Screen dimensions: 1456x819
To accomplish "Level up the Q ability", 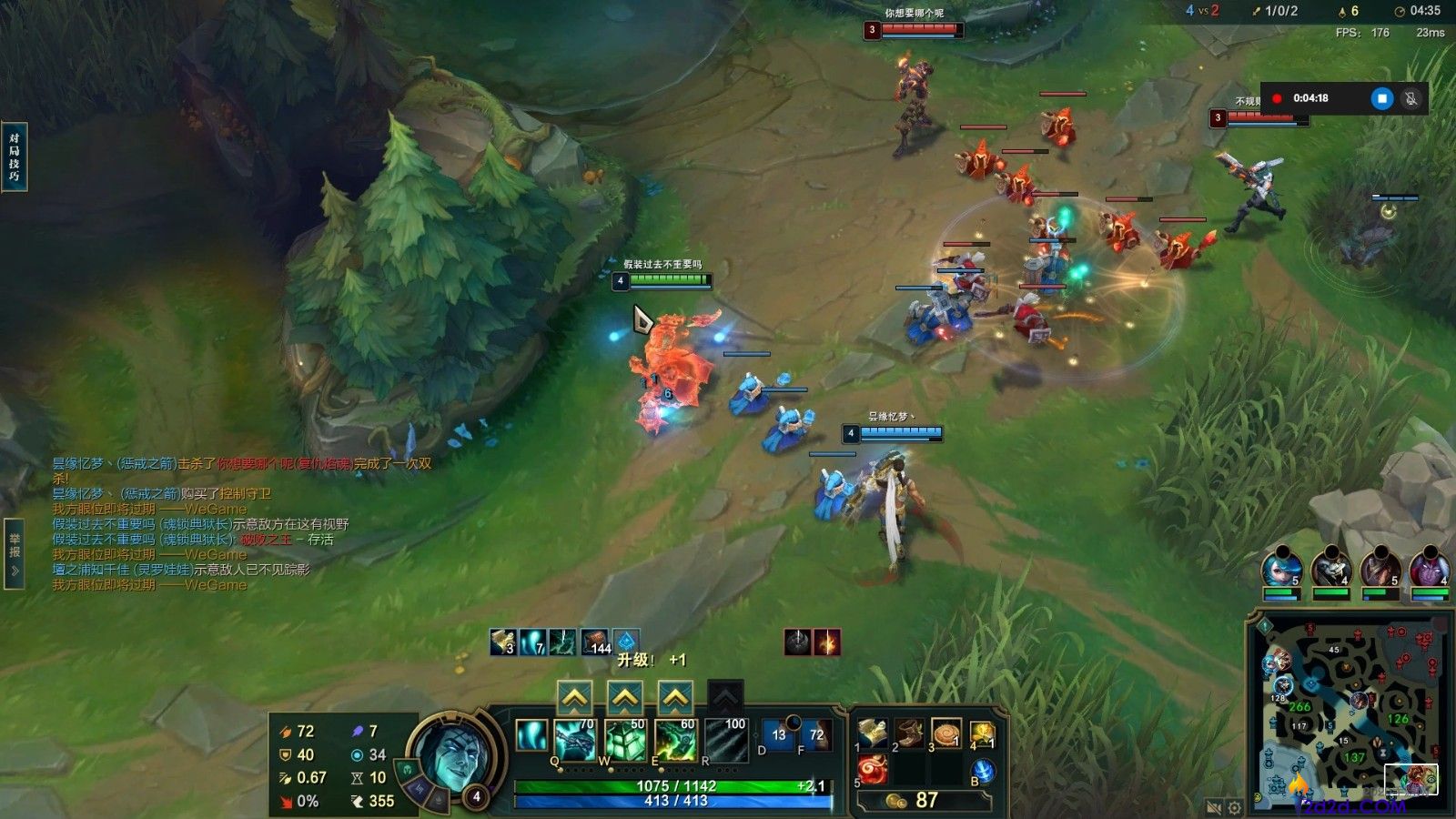I will (574, 699).
